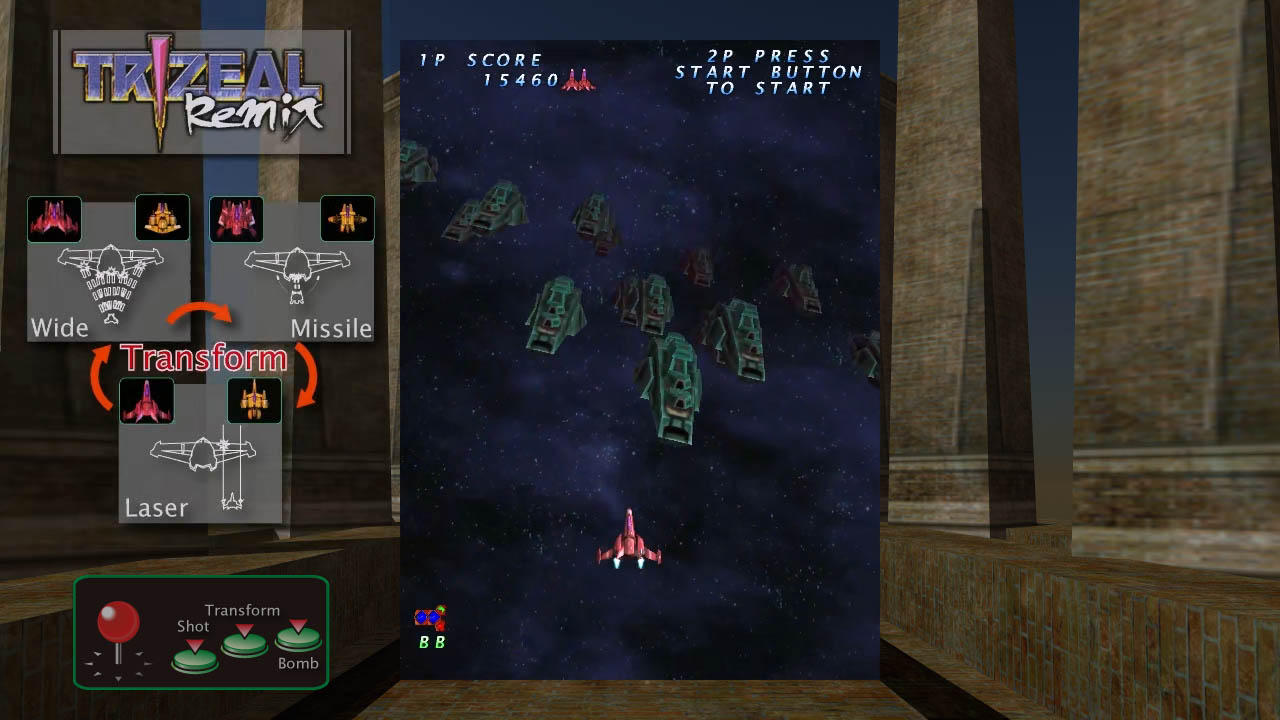Select the orange ship icon on the Wide panel
This screenshot has height=720, width=1280.
pos(162,218)
